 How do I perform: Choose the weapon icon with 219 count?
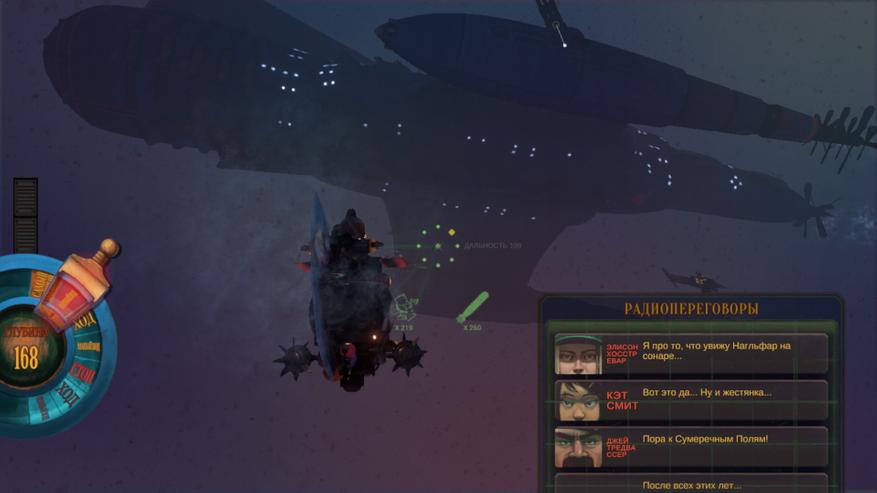(x=404, y=308)
